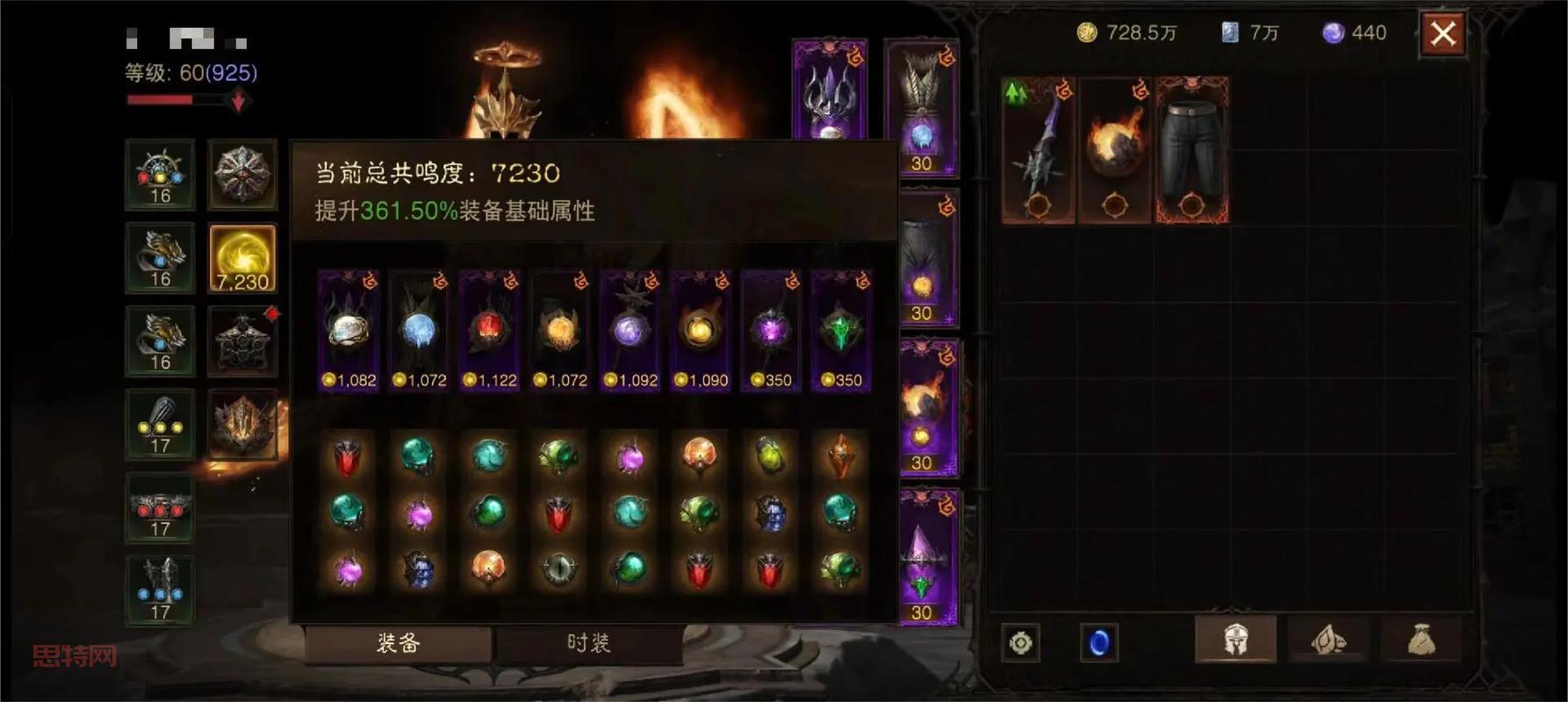Select the equipment slot showing 17 with red gems

(x=160, y=507)
